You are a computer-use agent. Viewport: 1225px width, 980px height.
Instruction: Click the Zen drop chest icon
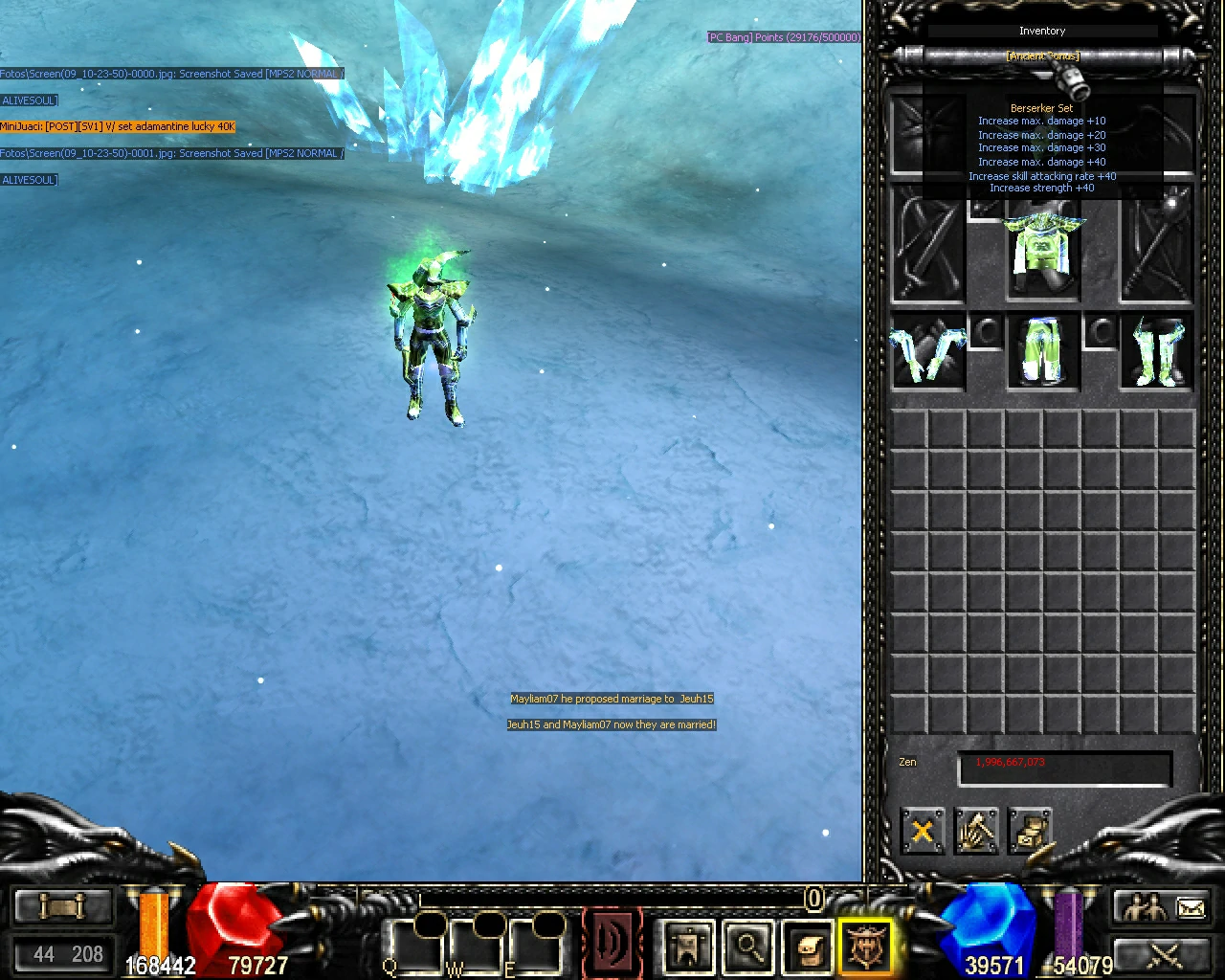(1032, 831)
